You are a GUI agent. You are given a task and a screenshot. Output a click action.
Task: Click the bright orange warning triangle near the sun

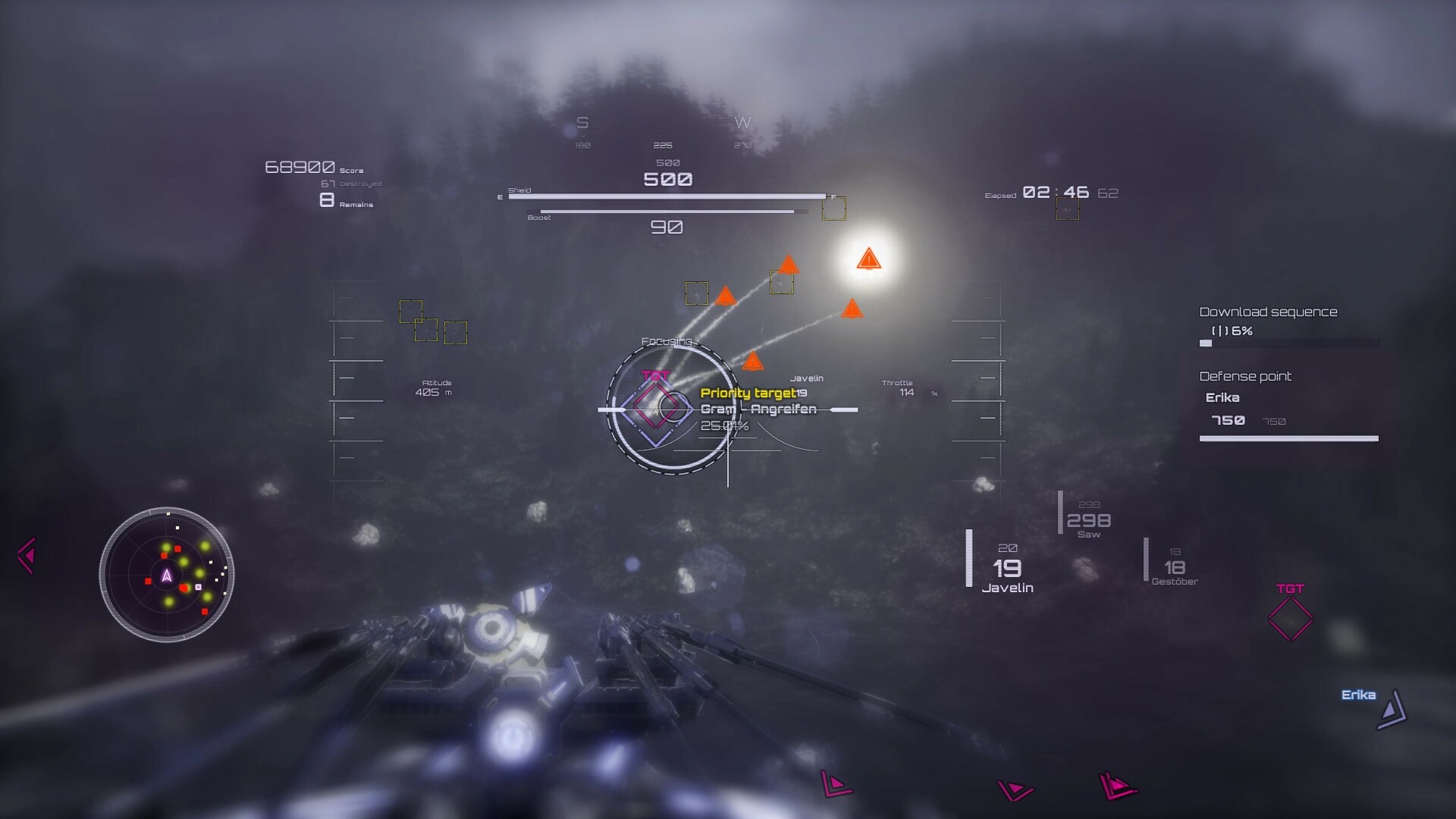click(x=871, y=259)
